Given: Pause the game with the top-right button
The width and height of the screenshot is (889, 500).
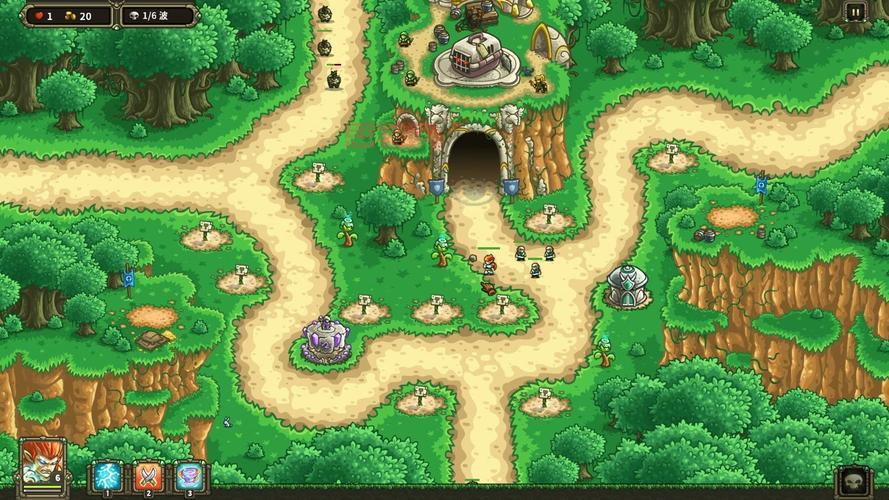Looking at the screenshot, I should point(855,12).
